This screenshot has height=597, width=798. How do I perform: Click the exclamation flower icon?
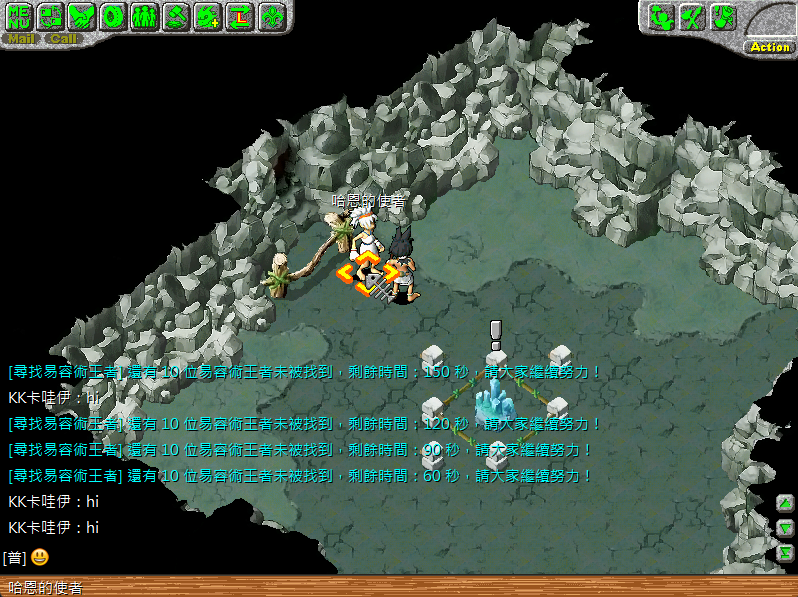723,16
